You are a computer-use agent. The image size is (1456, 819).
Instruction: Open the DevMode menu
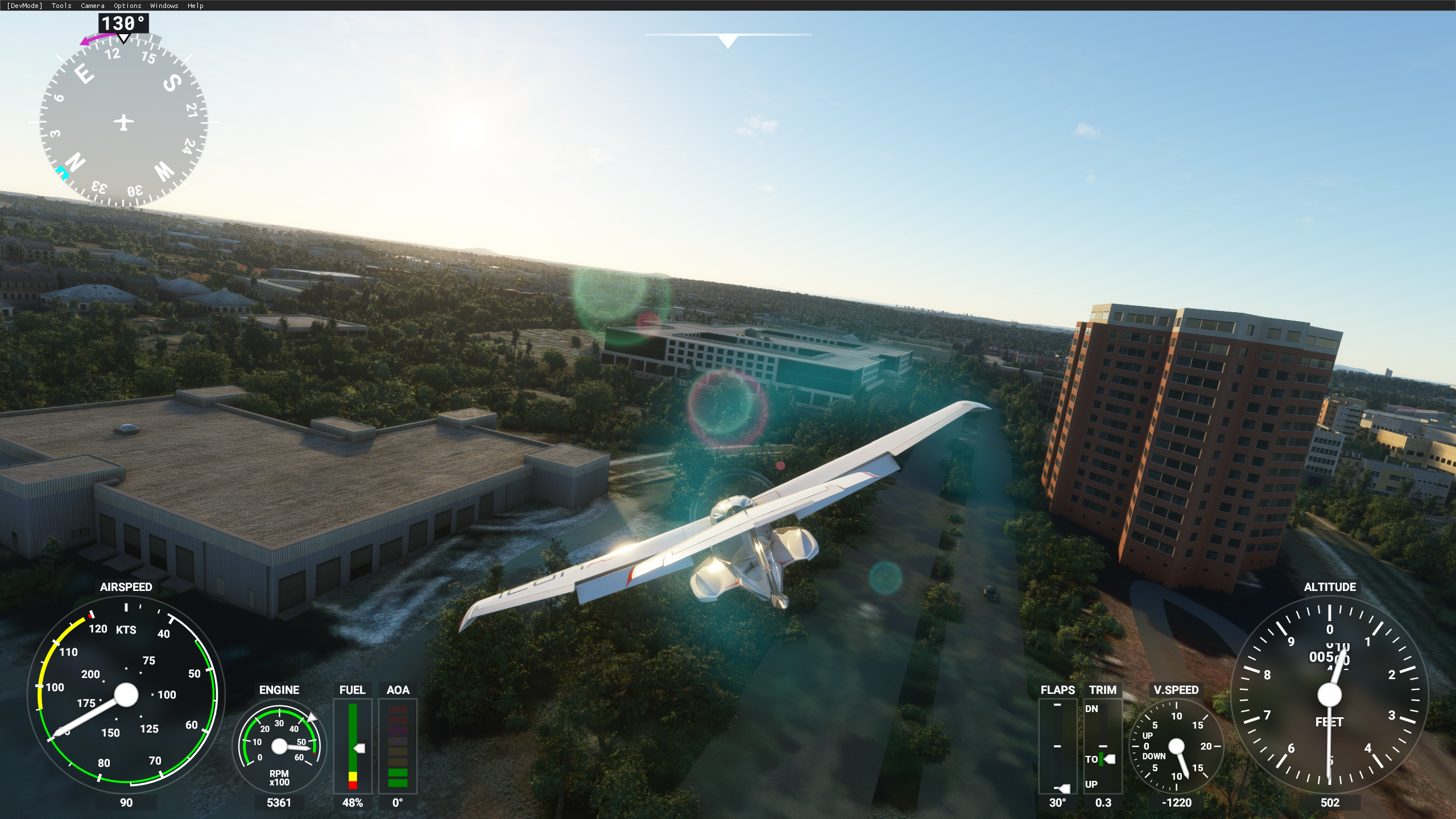24,6
